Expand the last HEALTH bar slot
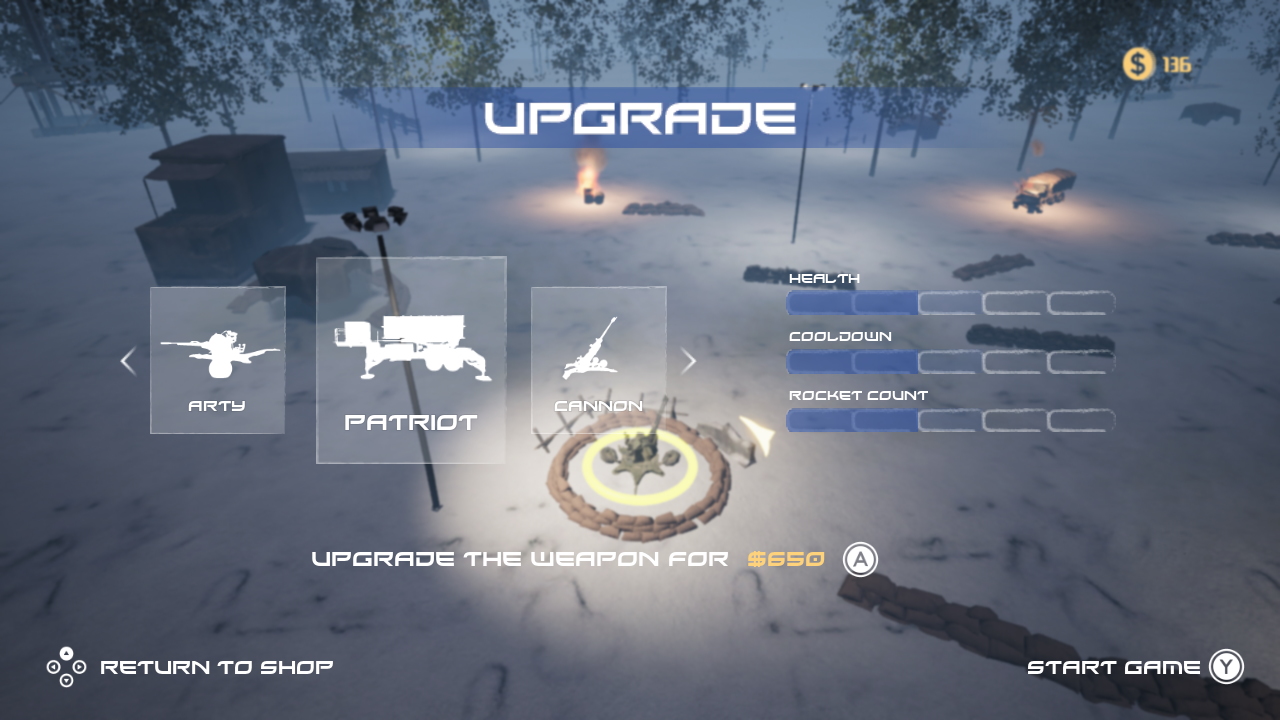 1080,303
